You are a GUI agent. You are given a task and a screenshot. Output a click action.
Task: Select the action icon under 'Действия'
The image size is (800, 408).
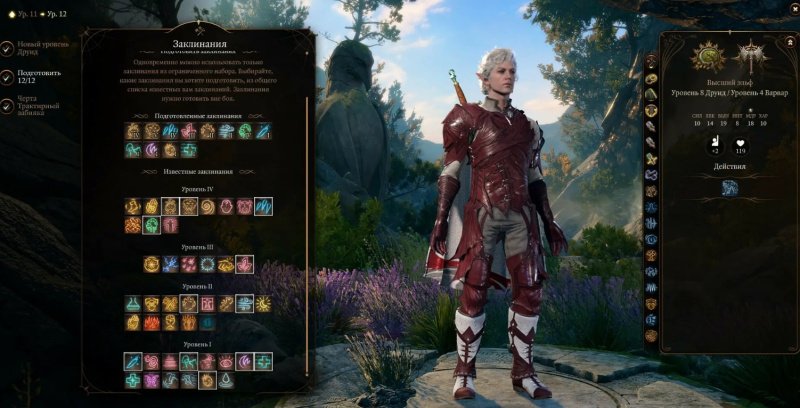(731, 187)
